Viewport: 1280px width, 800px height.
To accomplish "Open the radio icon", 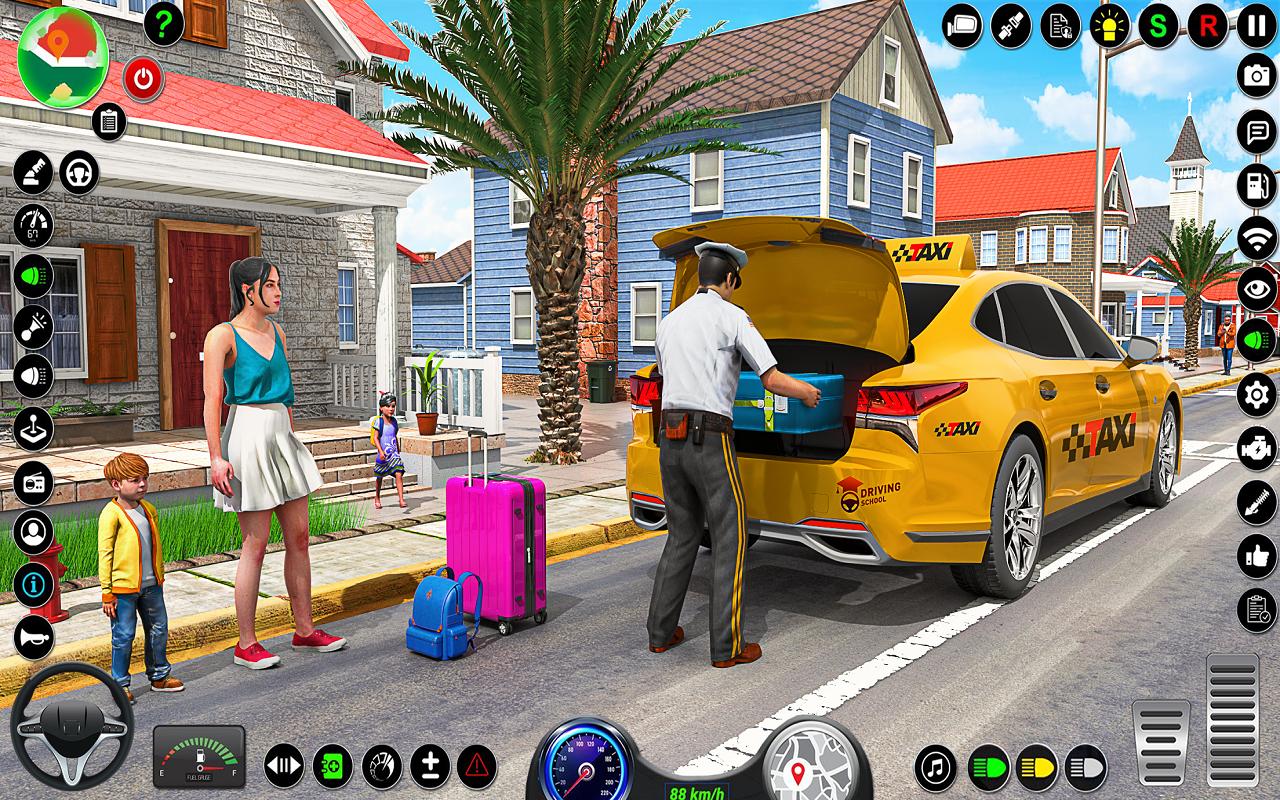I will point(33,483).
